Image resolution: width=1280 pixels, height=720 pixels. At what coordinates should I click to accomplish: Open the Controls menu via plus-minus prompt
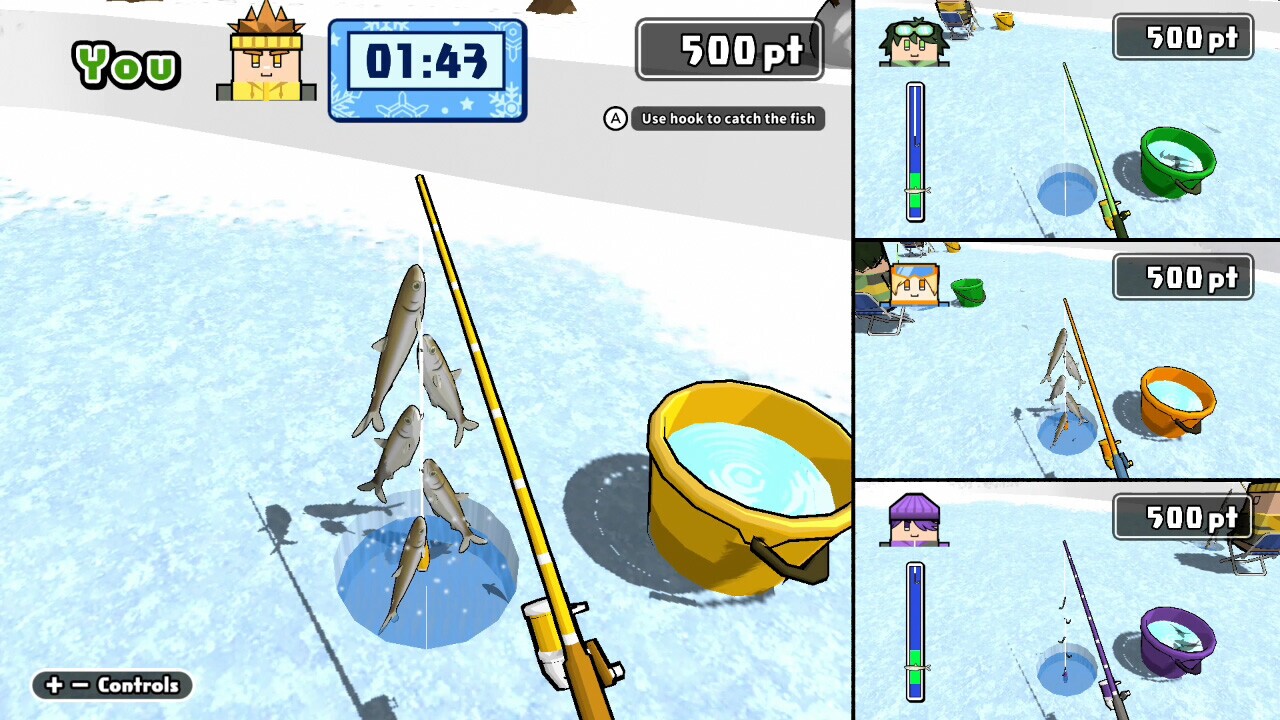click(x=110, y=686)
